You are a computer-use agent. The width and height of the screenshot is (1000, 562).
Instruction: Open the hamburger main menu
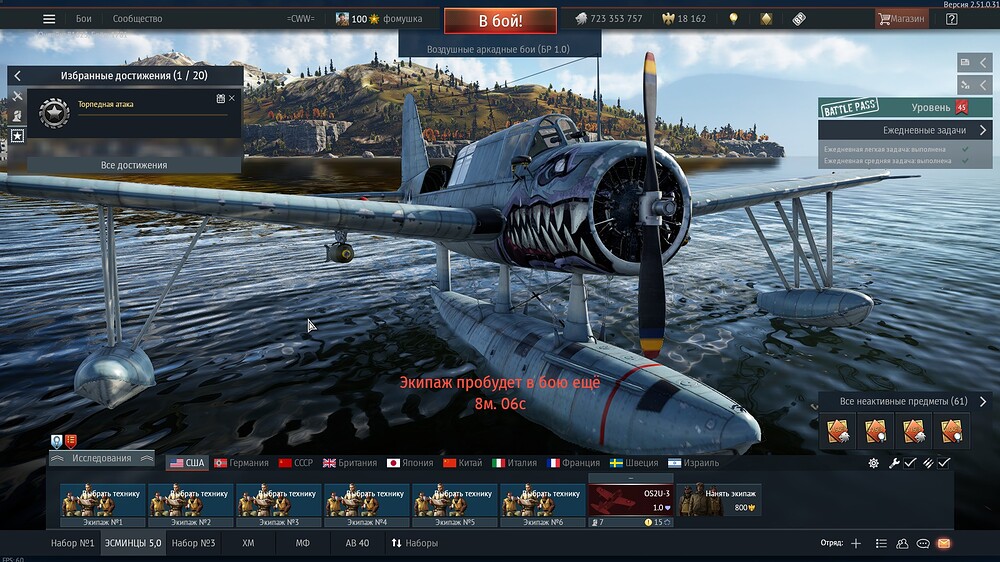tap(49, 19)
